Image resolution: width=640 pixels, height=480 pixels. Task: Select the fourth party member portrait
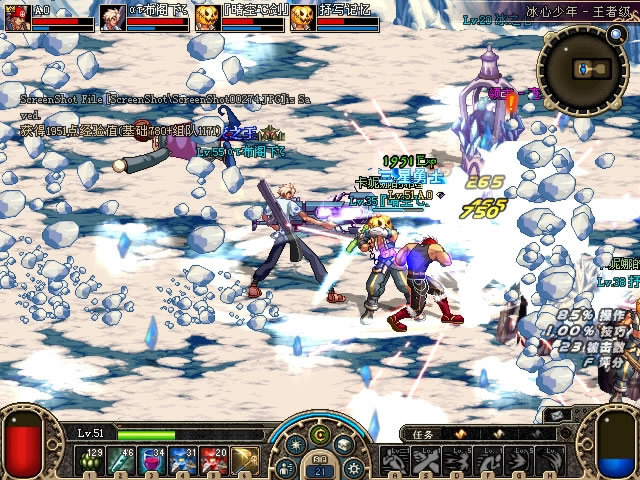point(302,17)
